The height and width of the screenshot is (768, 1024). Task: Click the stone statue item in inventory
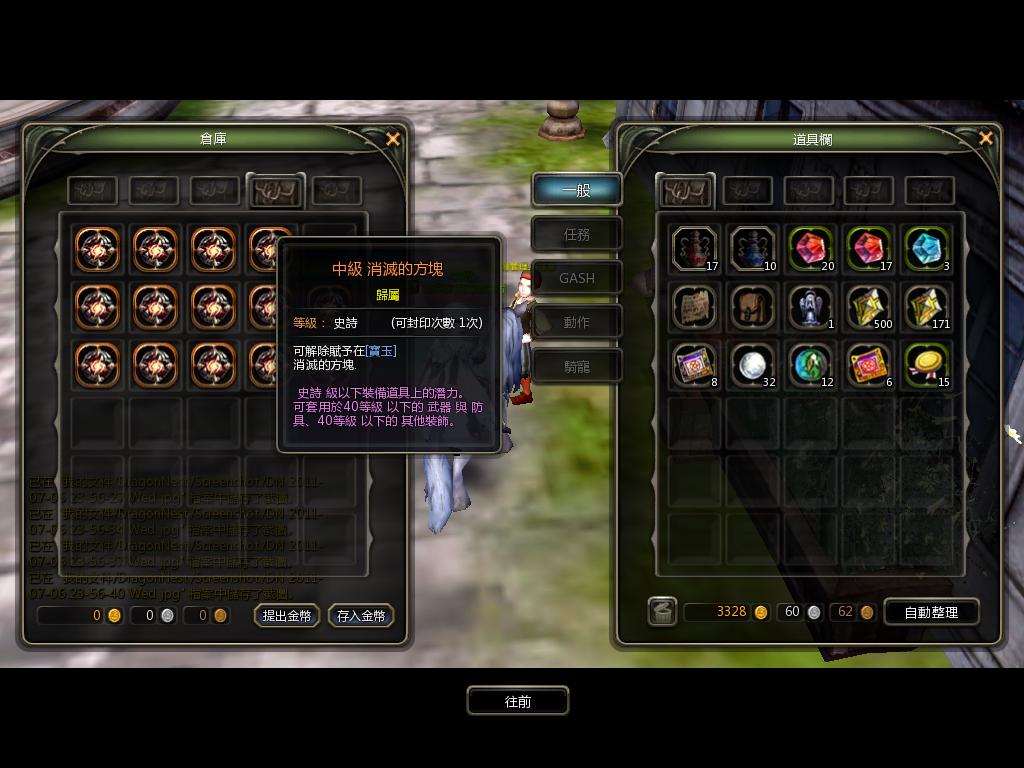click(x=811, y=307)
